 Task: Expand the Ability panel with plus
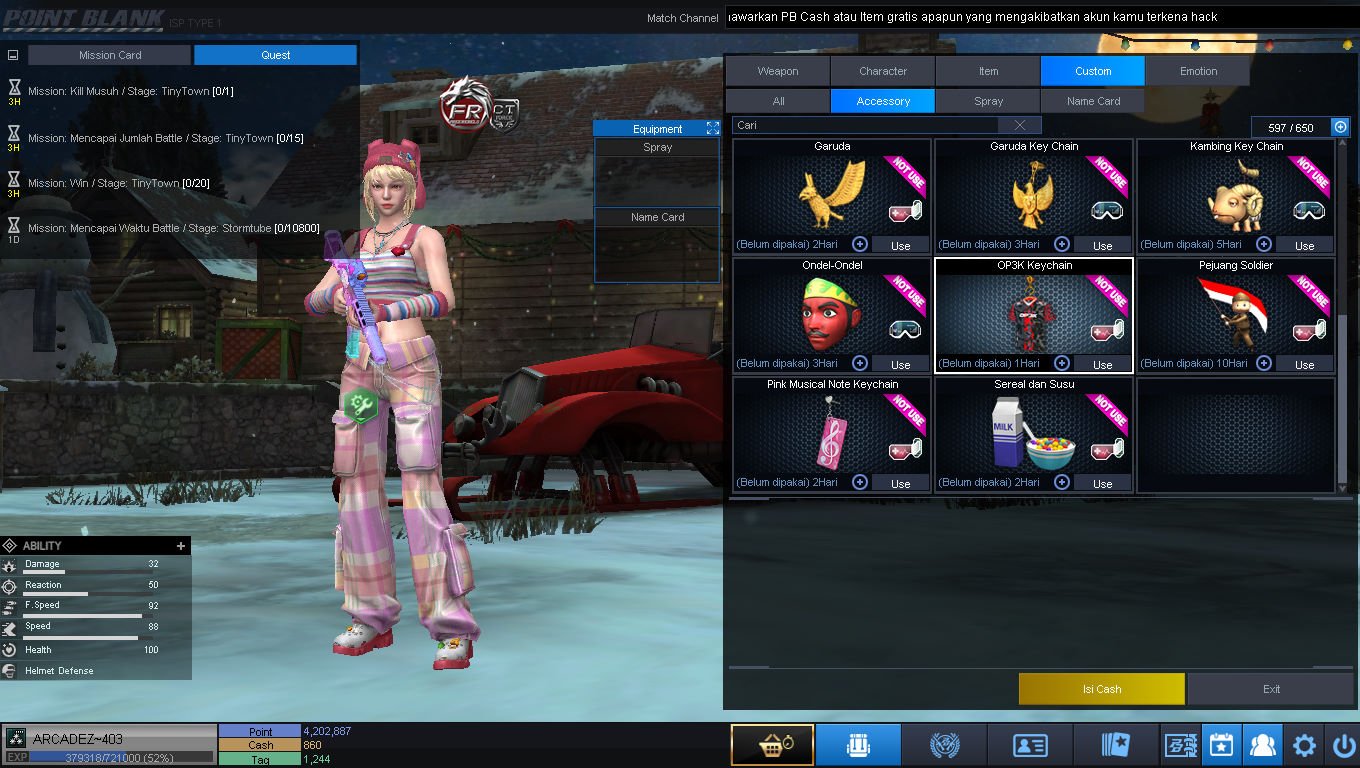[x=181, y=546]
